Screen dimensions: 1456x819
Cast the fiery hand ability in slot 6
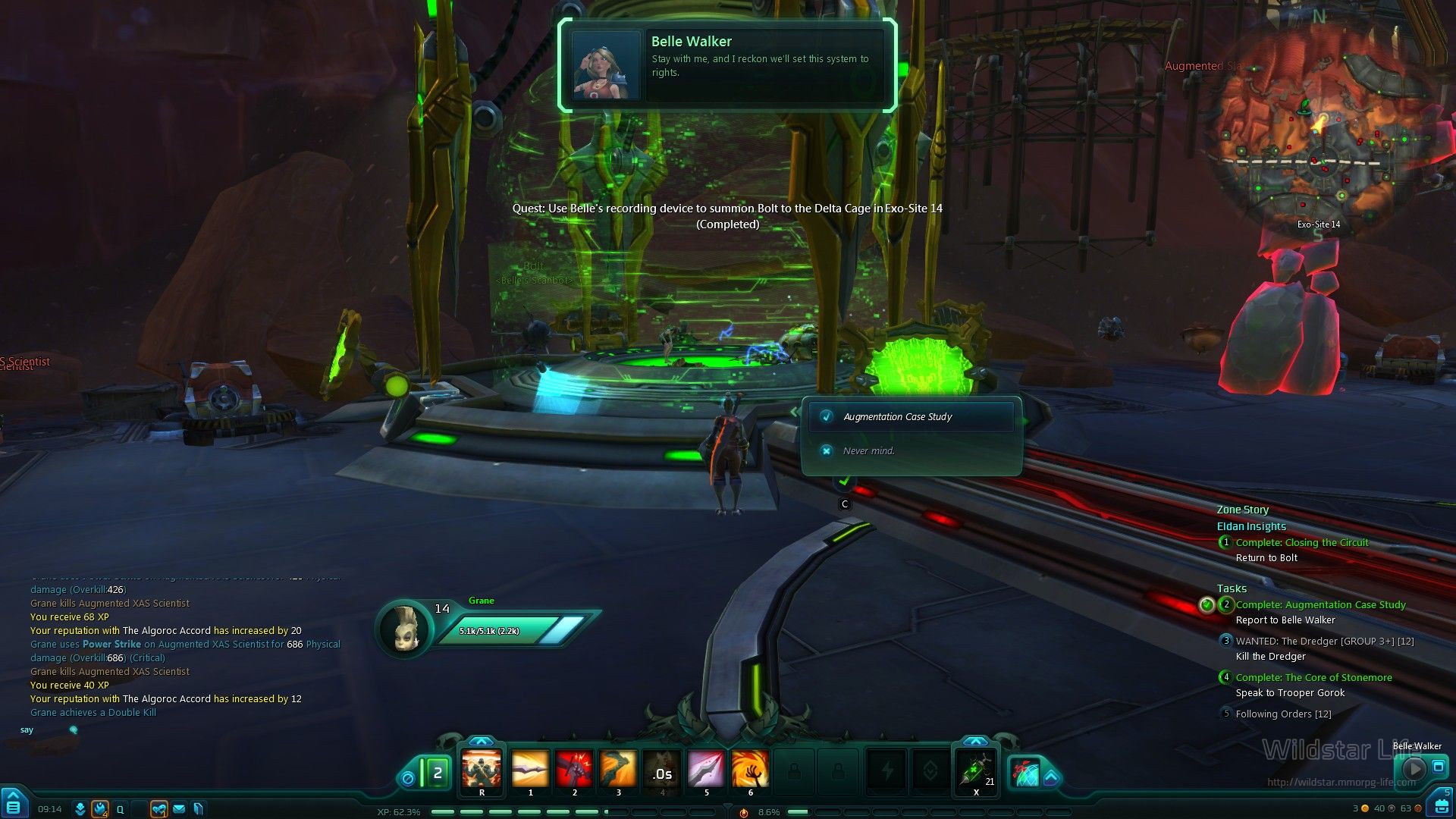click(750, 769)
